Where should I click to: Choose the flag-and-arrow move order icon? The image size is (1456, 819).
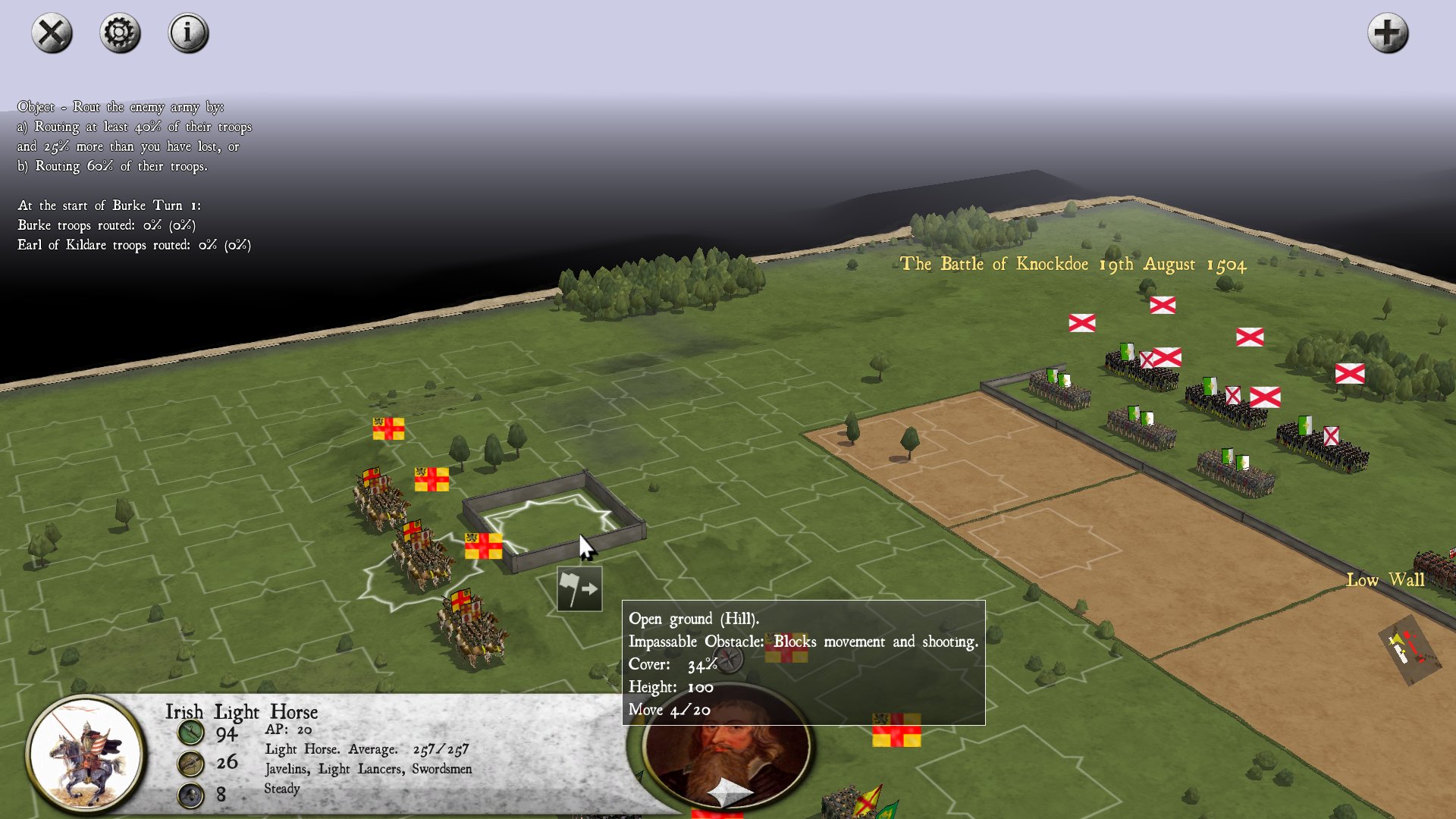[x=579, y=588]
